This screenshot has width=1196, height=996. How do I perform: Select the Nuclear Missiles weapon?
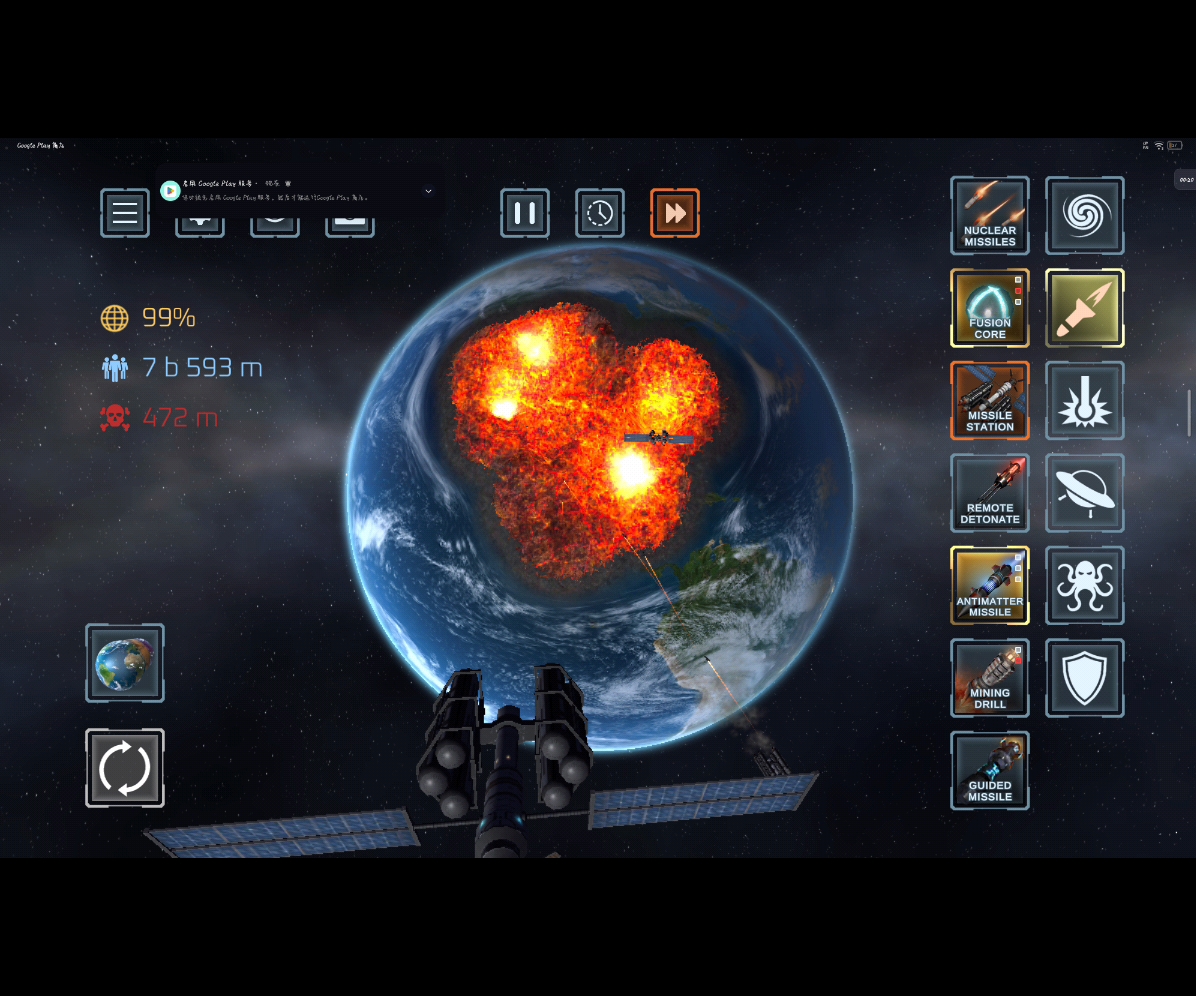(990, 215)
